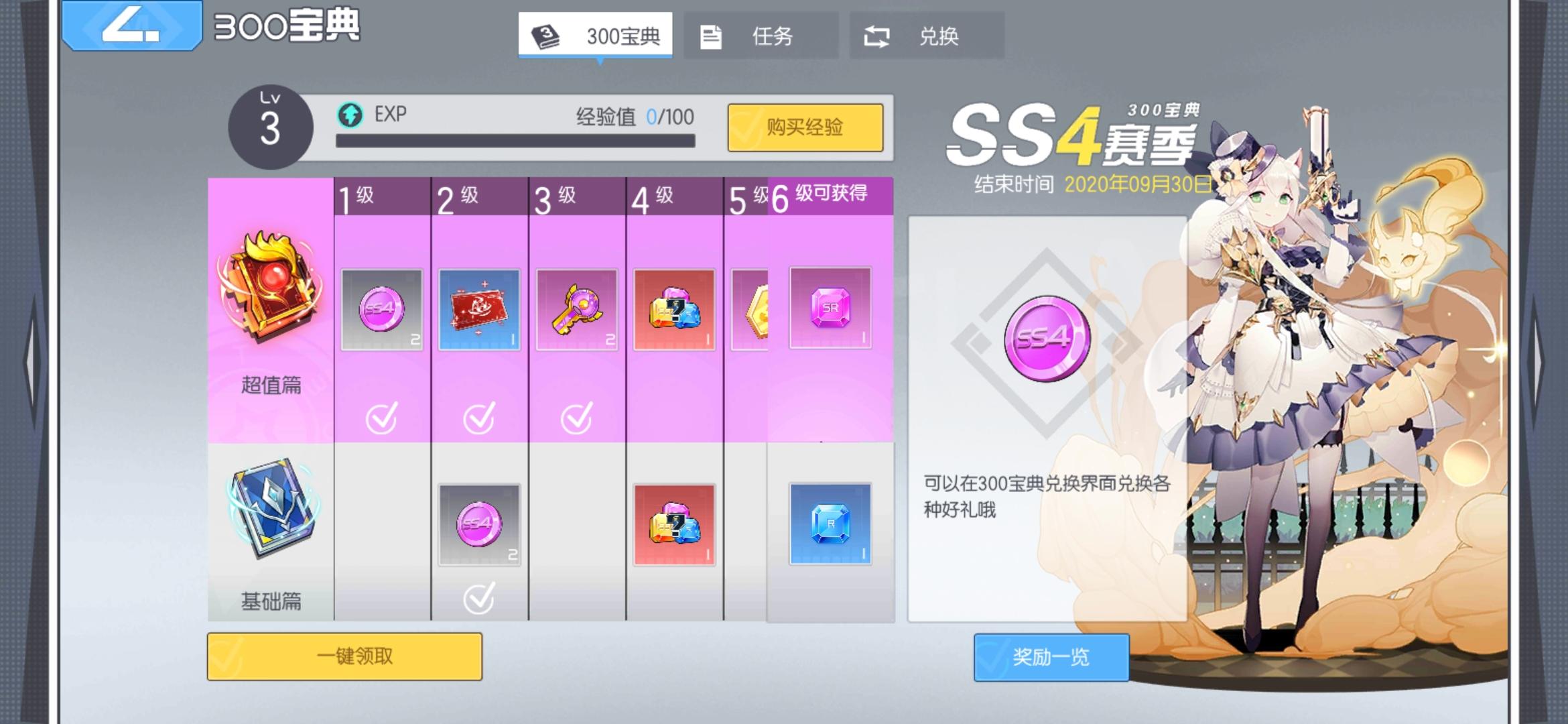Open the gift box reward at level 4

tap(673, 308)
